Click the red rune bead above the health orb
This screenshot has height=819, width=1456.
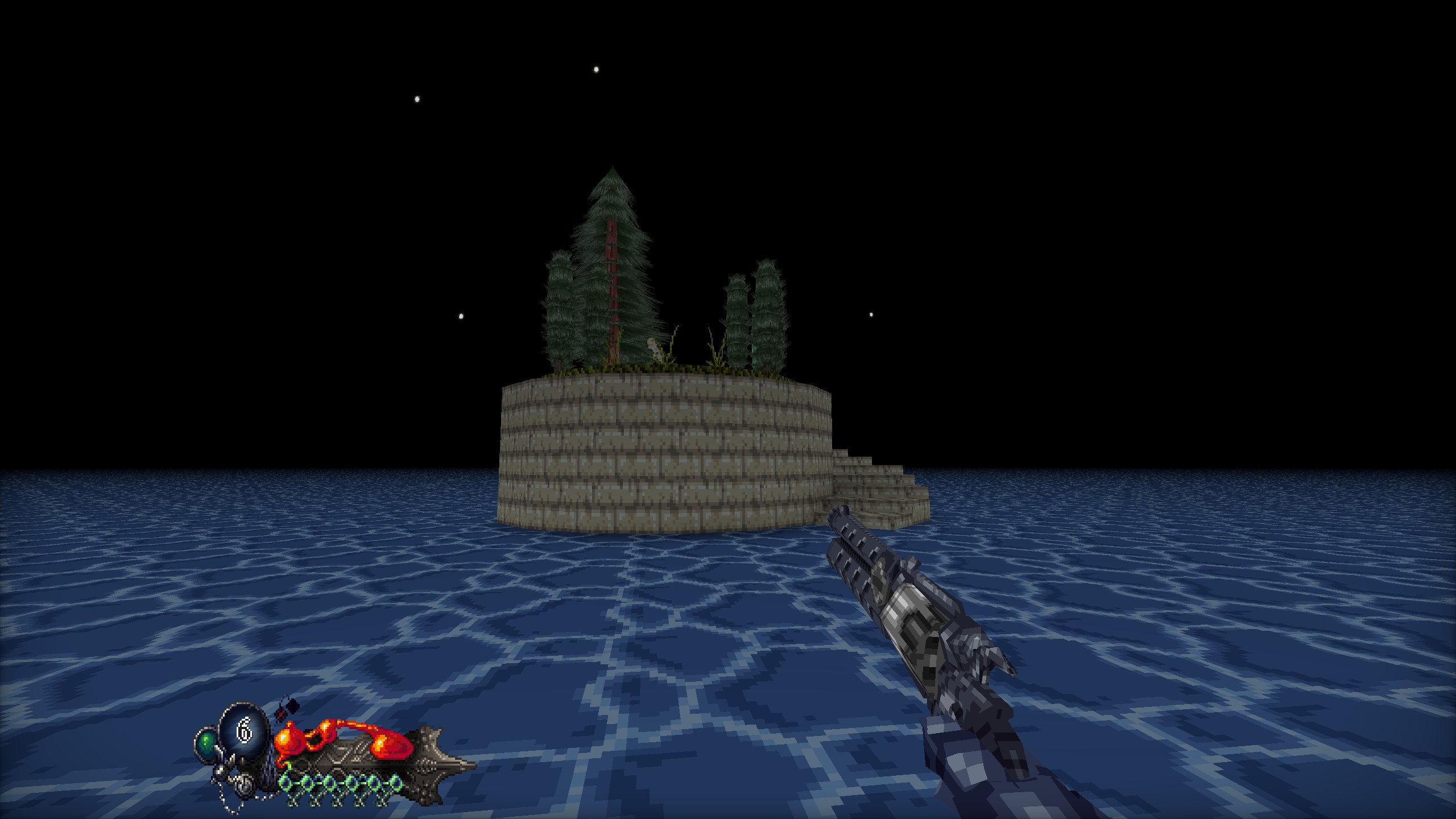click(281, 715)
